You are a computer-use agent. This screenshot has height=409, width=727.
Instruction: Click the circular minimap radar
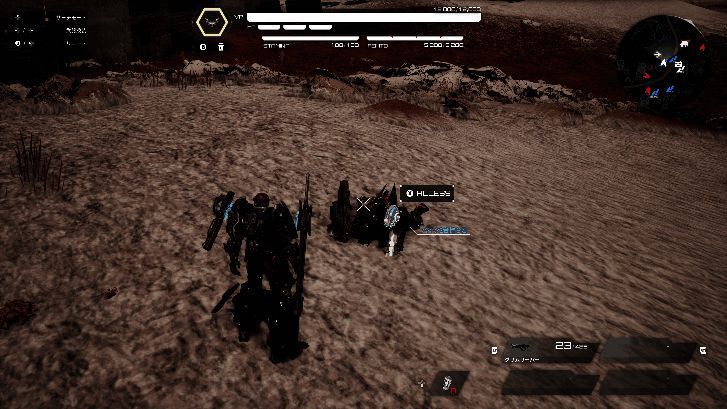tap(664, 58)
